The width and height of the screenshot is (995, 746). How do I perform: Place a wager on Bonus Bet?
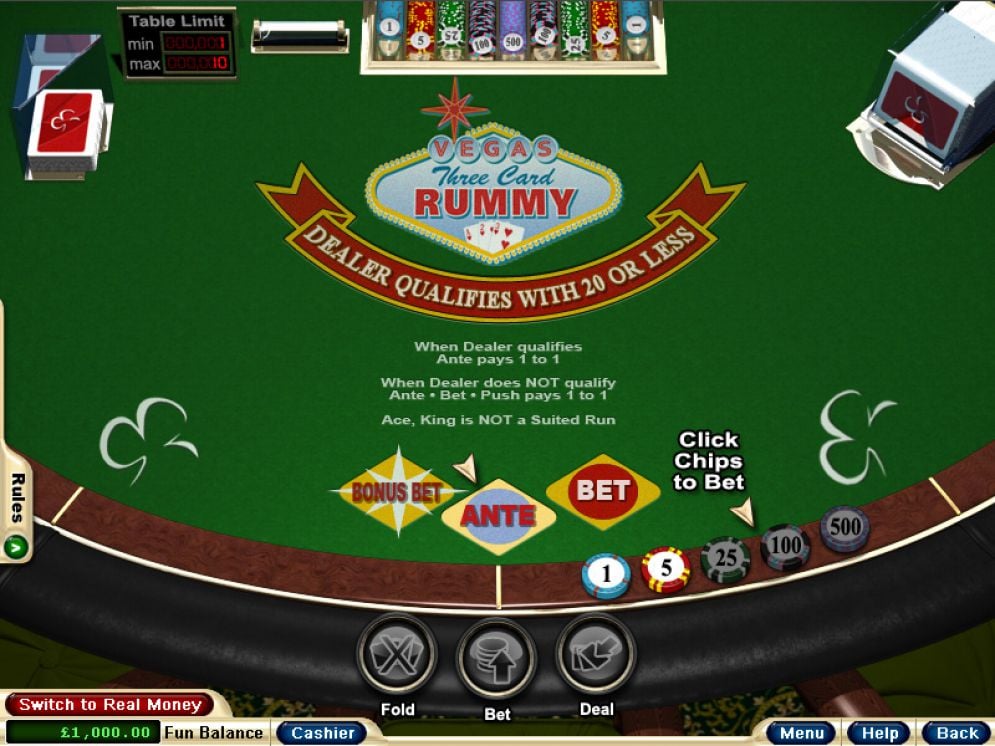tap(396, 490)
